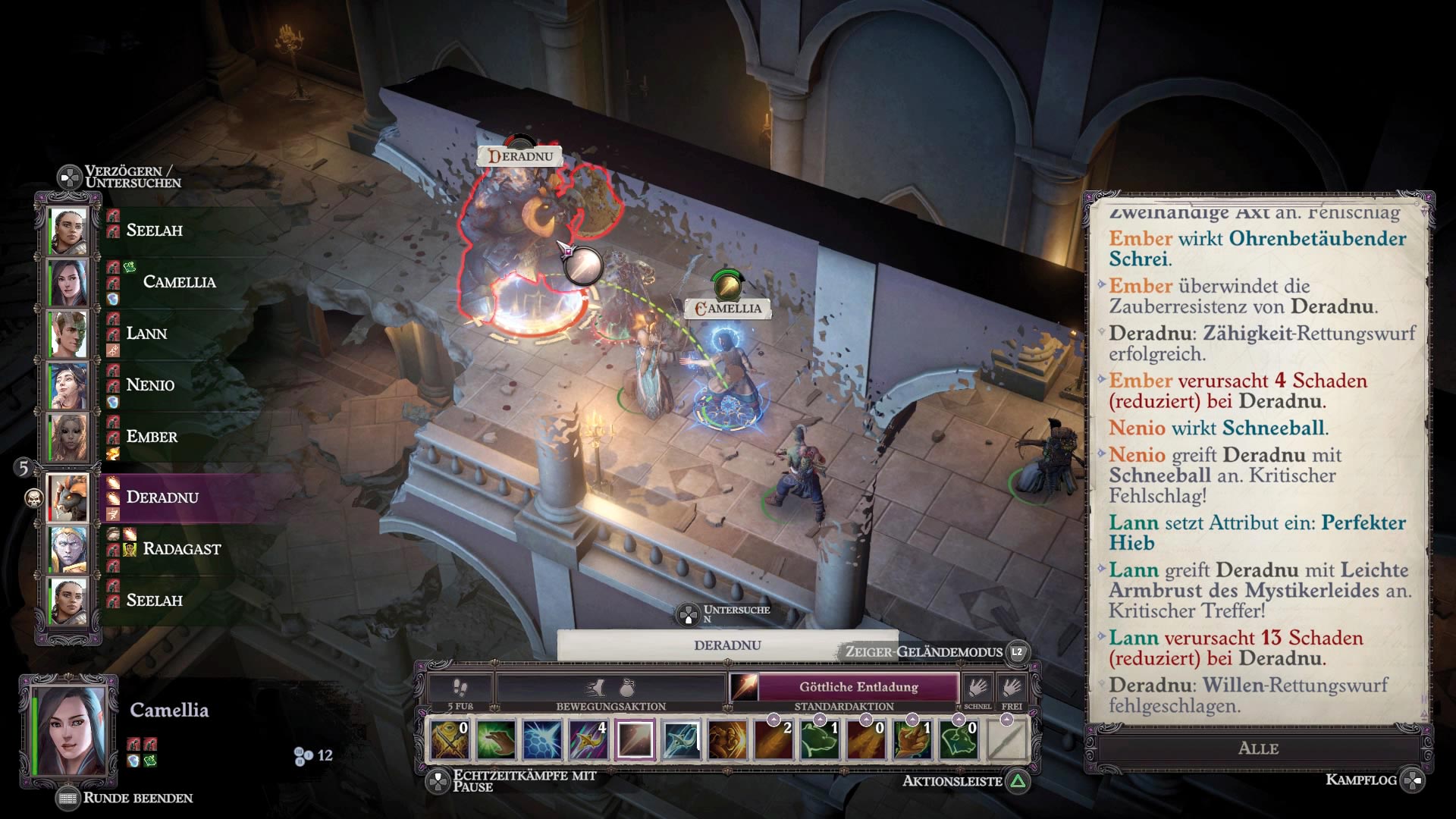Click the 5 Fuß step action slot
Viewport: 1456px width, 819px height.
[460, 689]
